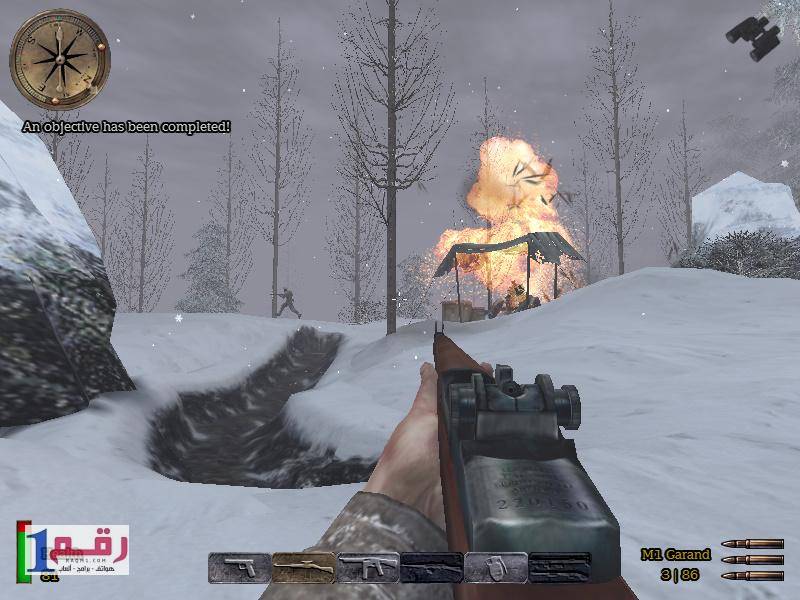
Task: Activate the binoculars icon
Action: [753, 38]
